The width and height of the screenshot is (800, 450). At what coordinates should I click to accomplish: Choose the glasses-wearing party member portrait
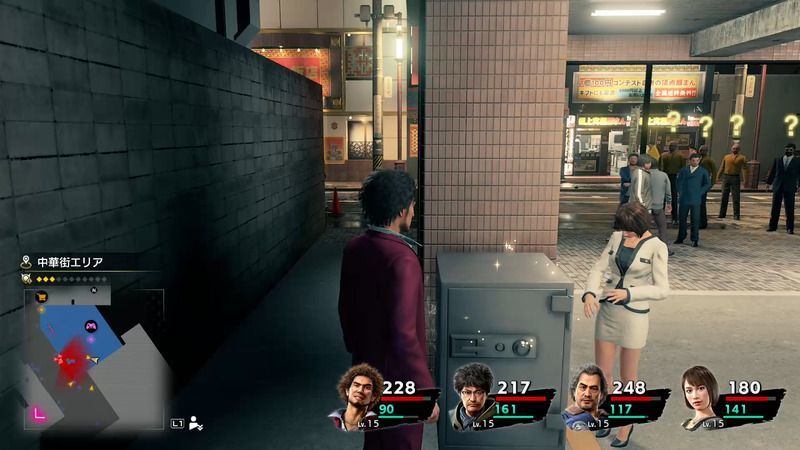[470, 397]
